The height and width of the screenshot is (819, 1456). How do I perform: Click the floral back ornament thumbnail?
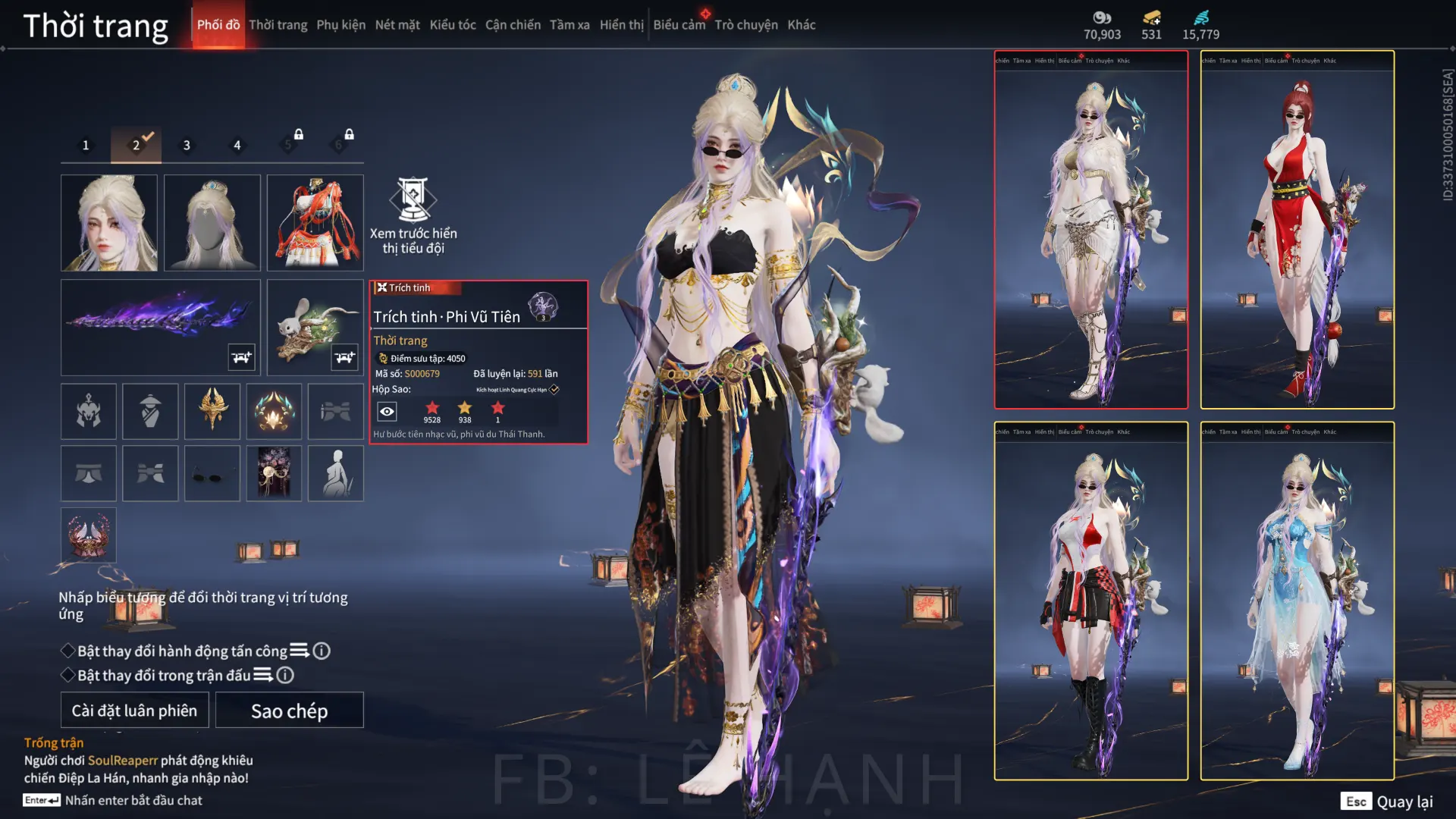click(274, 472)
